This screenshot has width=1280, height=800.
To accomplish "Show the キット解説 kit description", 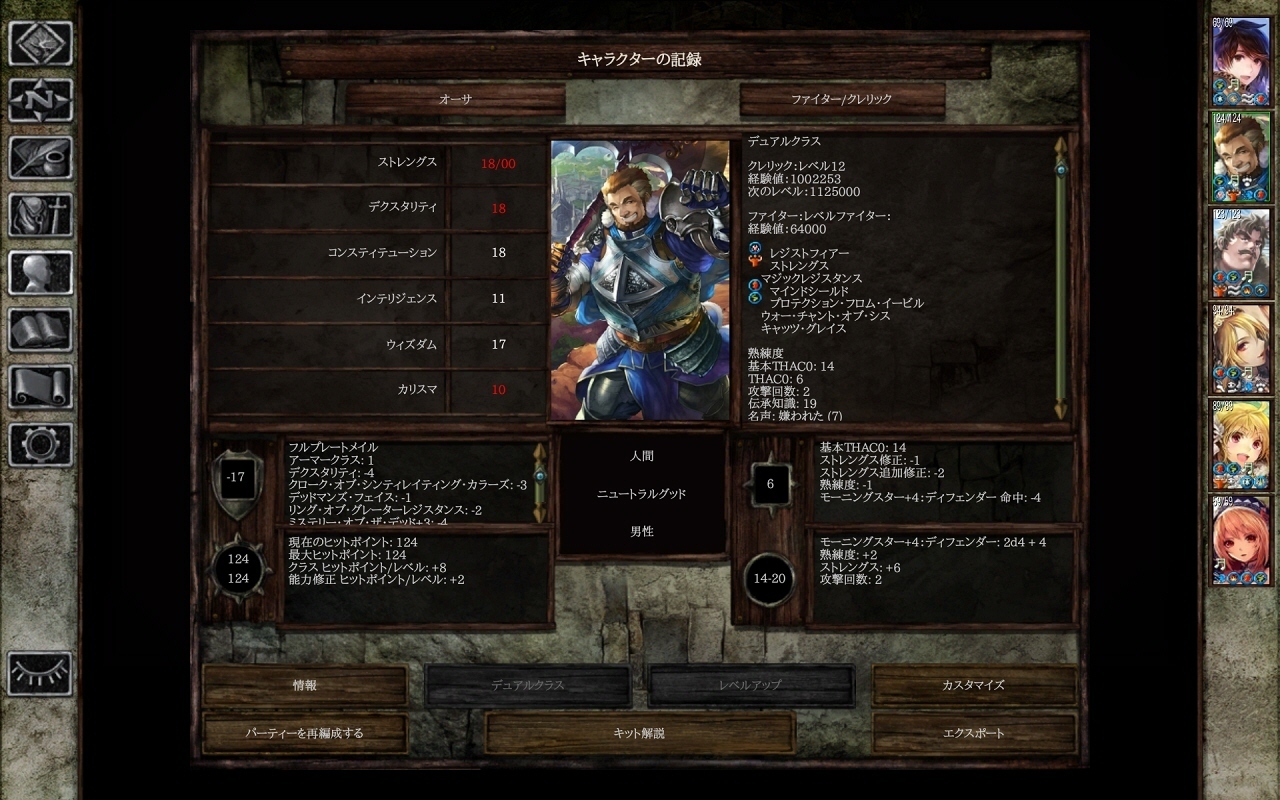I will 639,733.
